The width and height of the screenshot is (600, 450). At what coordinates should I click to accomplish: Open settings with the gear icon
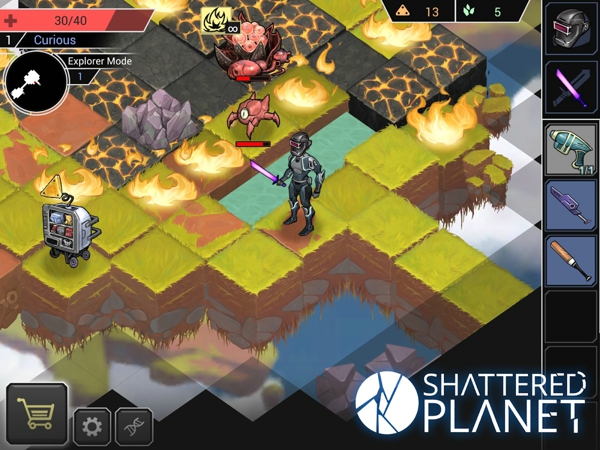[92, 427]
